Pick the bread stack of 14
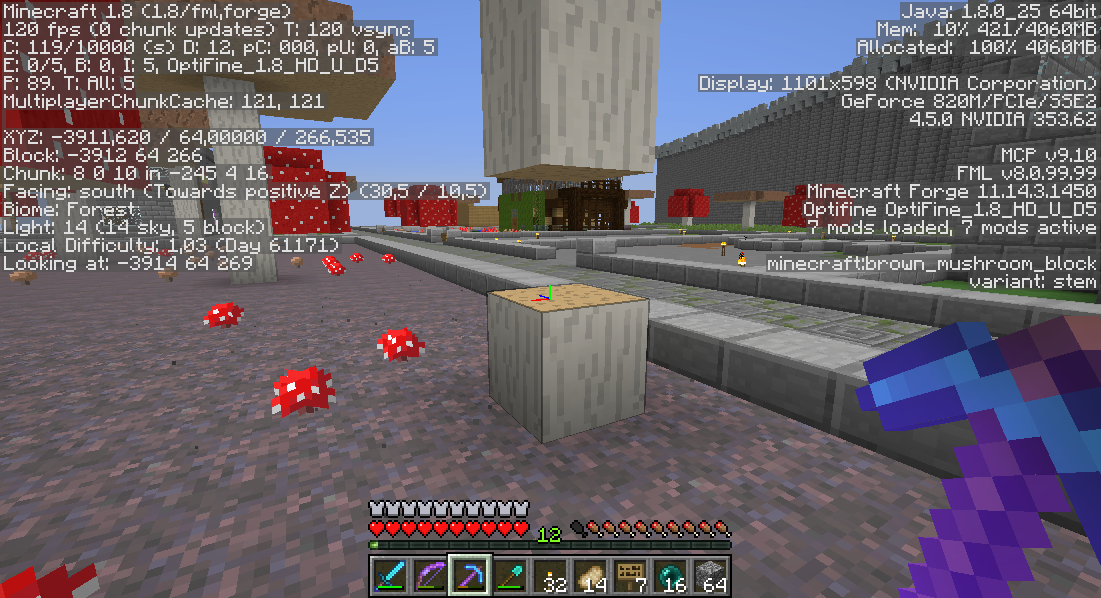This screenshot has width=1101, height=598. (589, 576)
